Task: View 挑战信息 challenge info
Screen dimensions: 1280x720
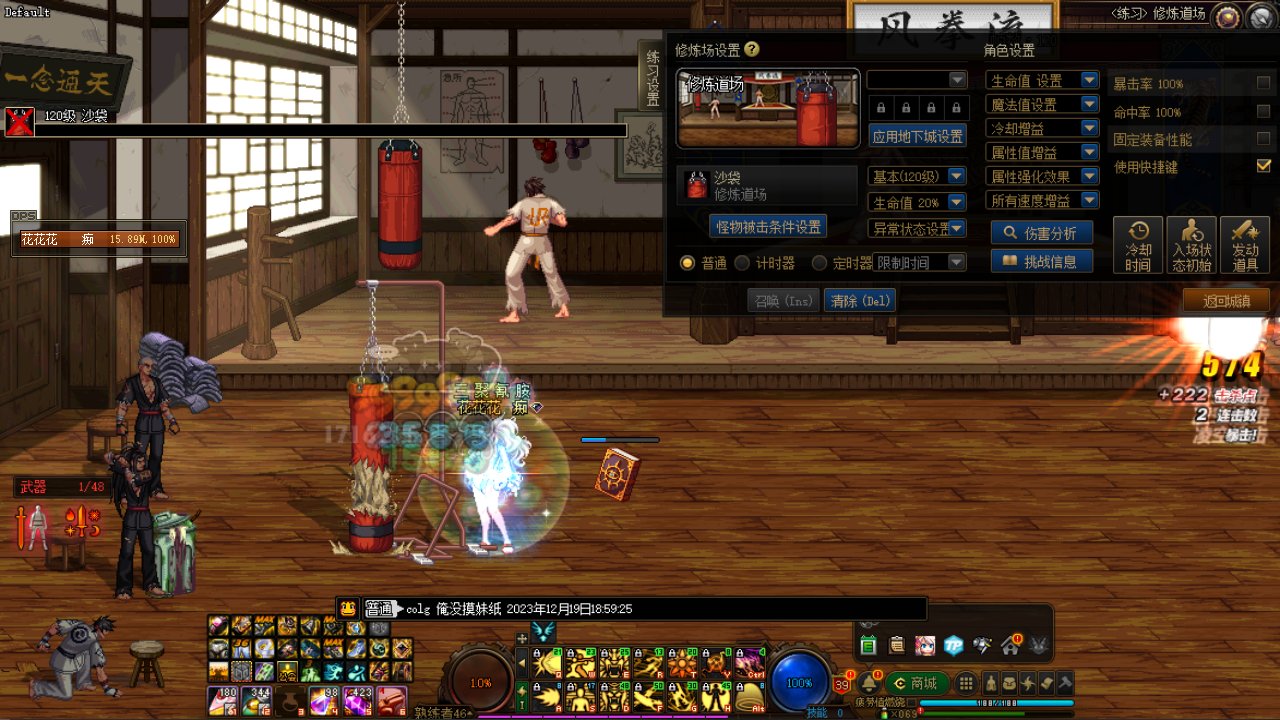Action: pyautogui.click(x=1042, y=261)
